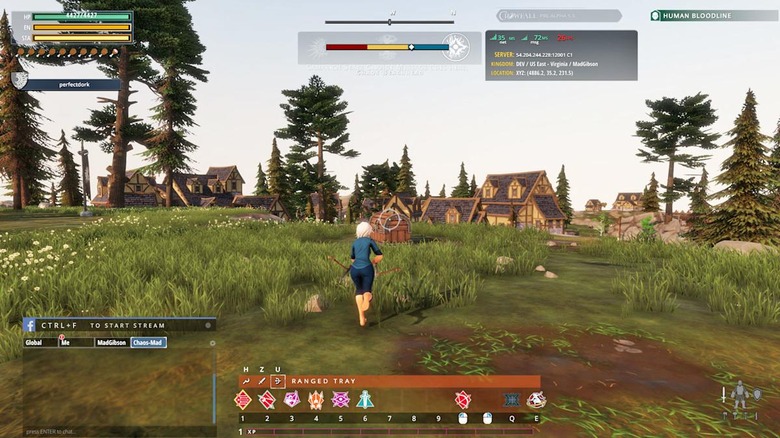
Task: Activate the Q slot ability icon
Action: tap(512, 400)
